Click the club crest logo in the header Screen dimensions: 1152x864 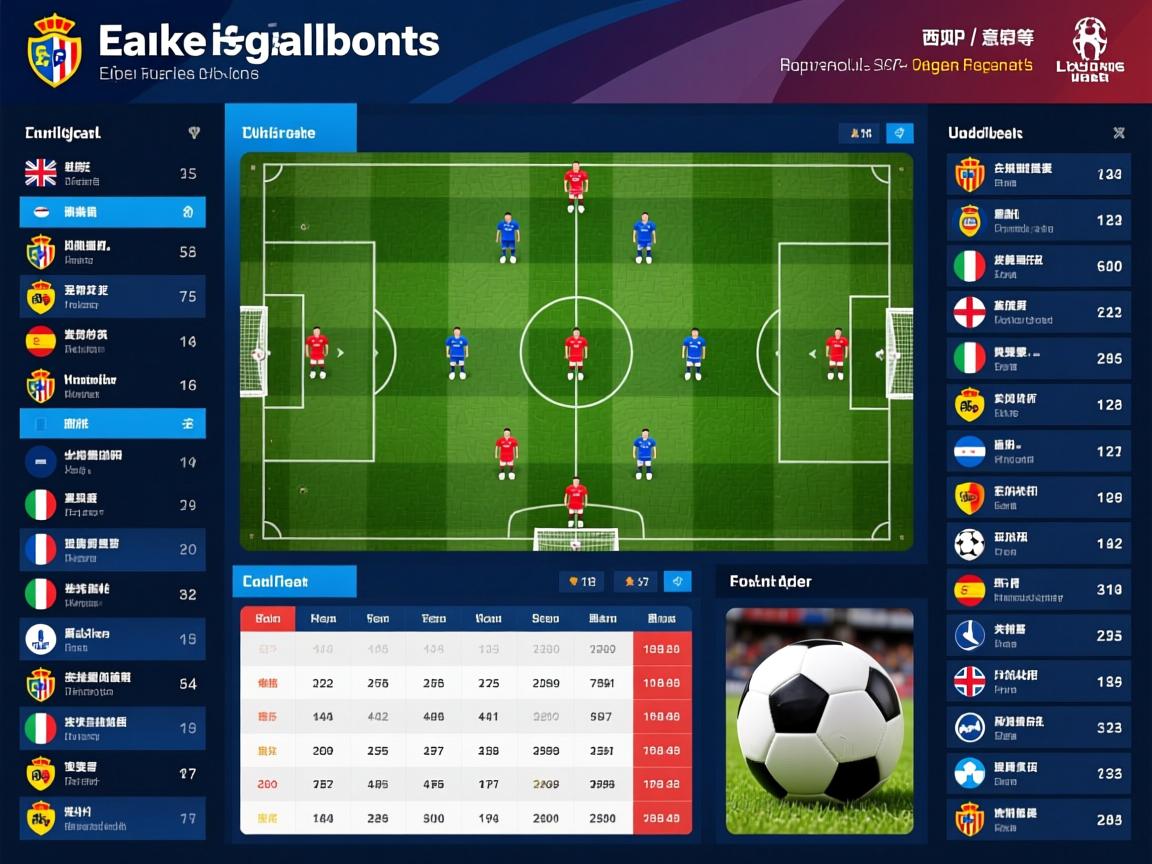tap(54, 50)
